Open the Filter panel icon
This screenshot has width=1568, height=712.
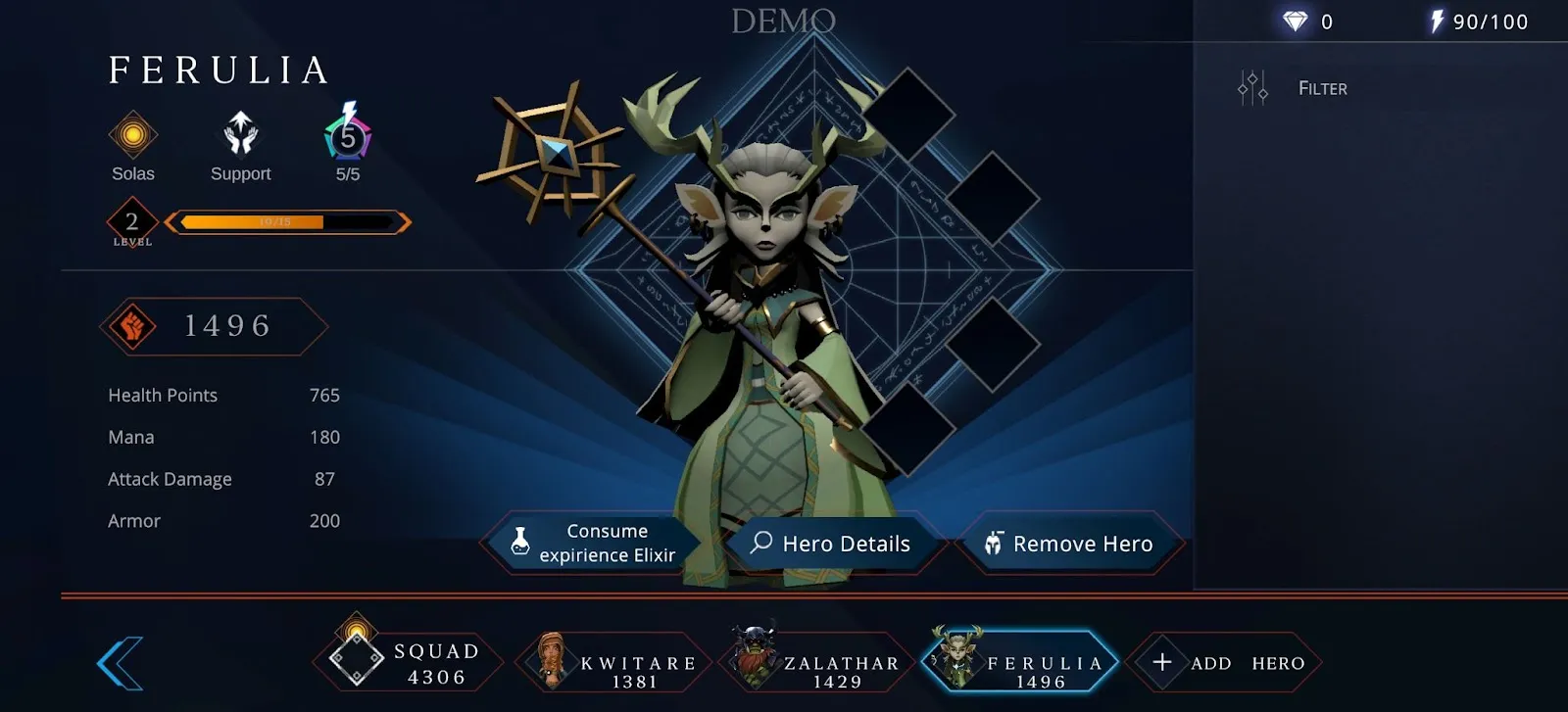[1251, 87]
